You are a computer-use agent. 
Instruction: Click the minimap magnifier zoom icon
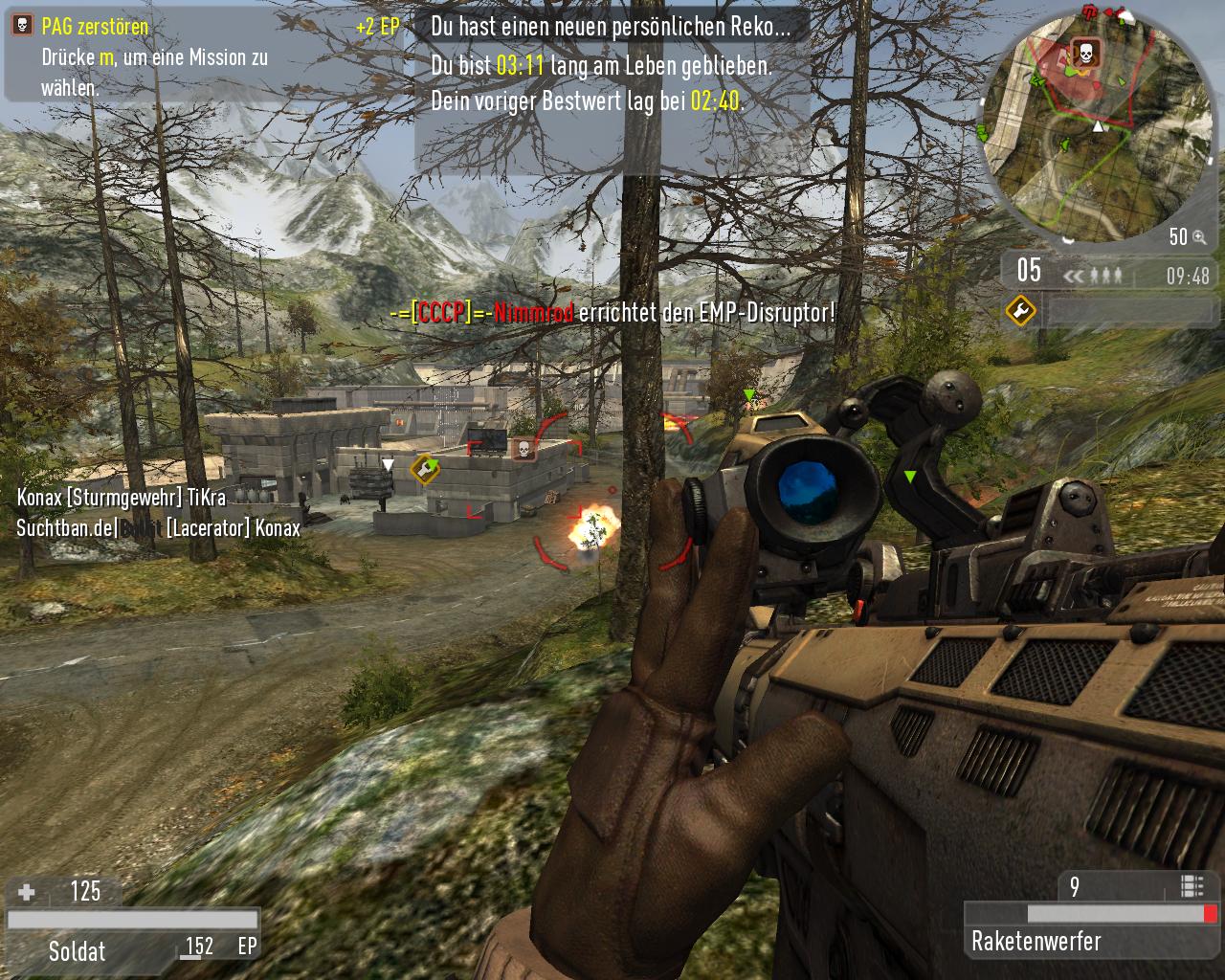(1199, 237)
